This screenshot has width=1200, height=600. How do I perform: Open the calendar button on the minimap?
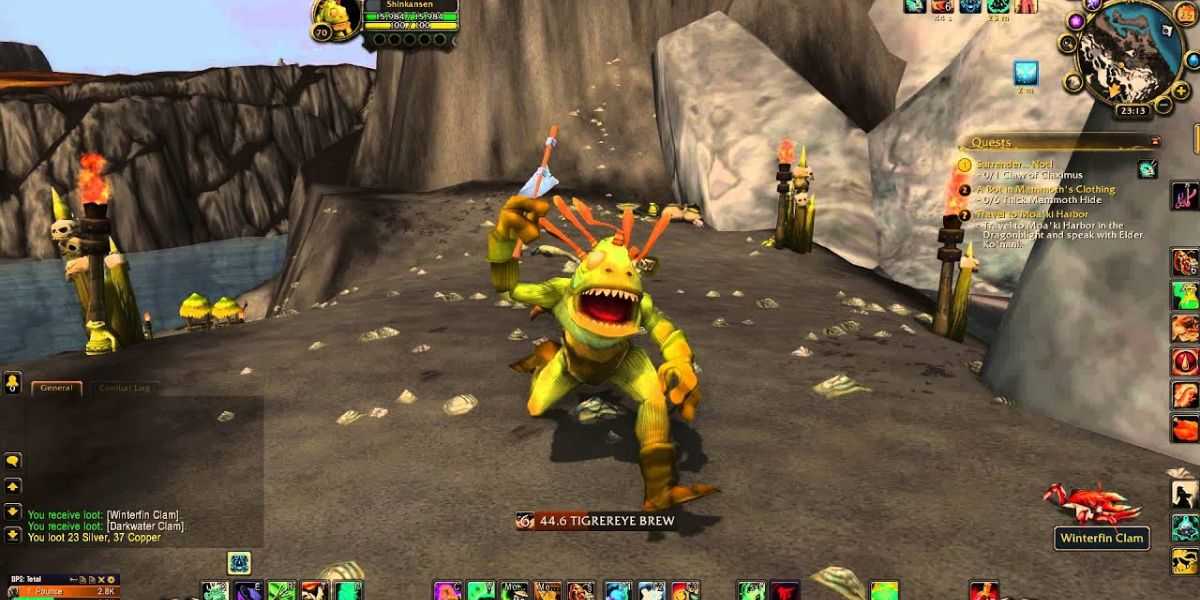tap(1185, 13)
